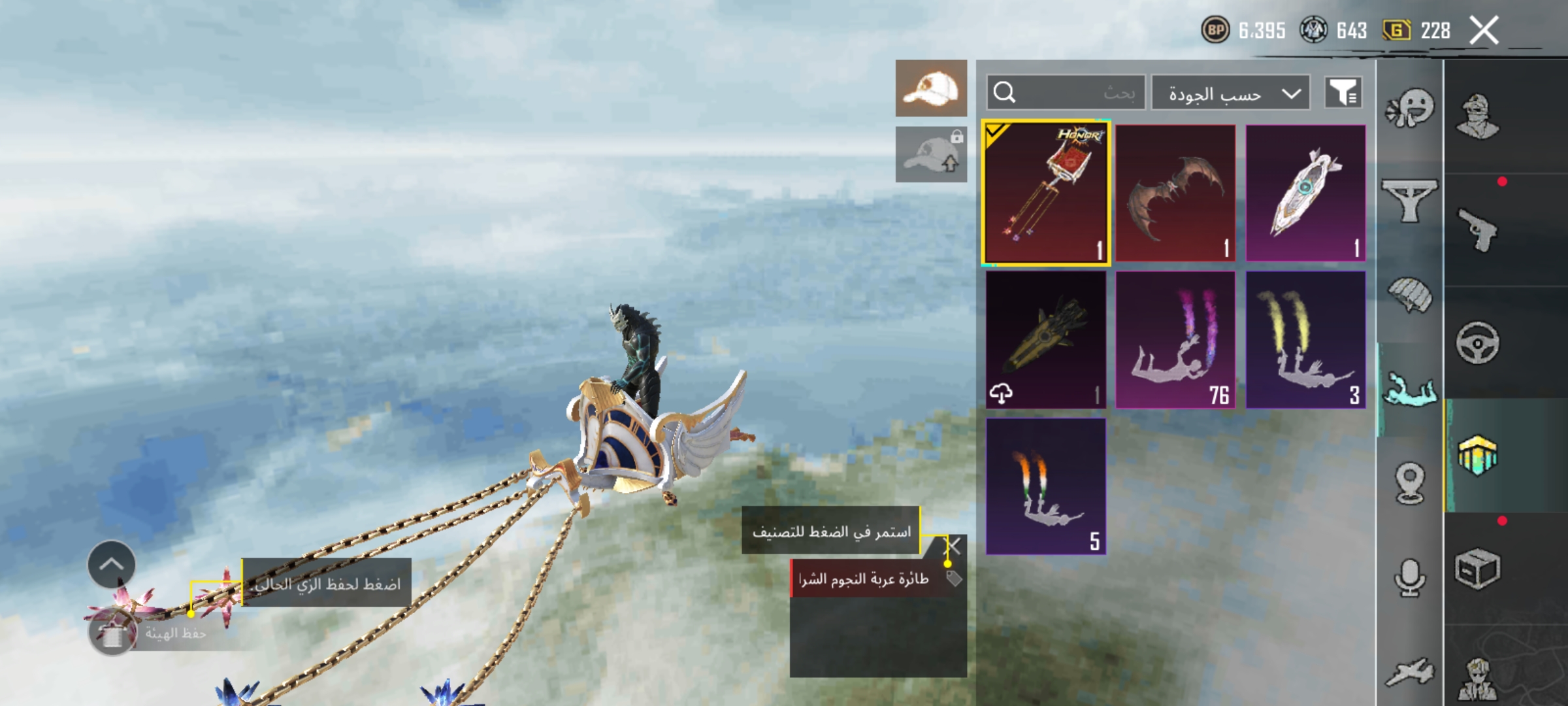Viewport: 1568px width, 706px height.
Task: Select the orange-green tricolor skydive trail
Action: click(1045, 486)
